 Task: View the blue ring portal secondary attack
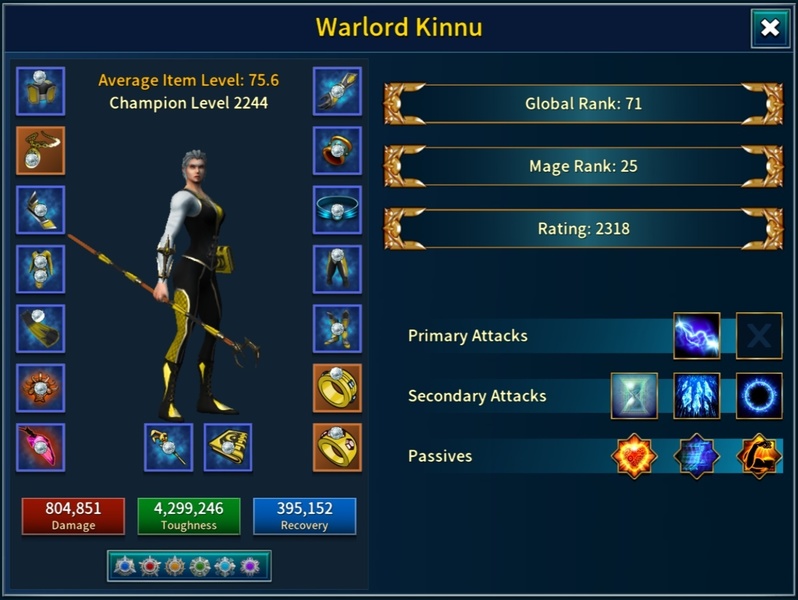[759, 396]
